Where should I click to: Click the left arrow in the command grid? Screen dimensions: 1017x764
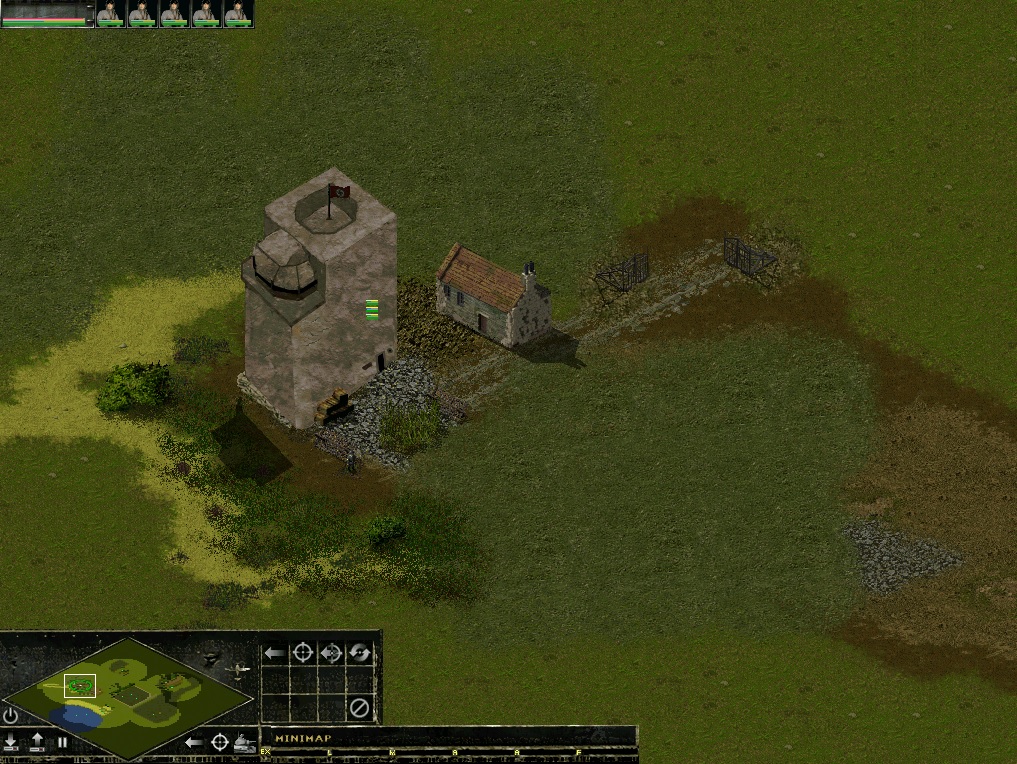click(x=274, y=653)
